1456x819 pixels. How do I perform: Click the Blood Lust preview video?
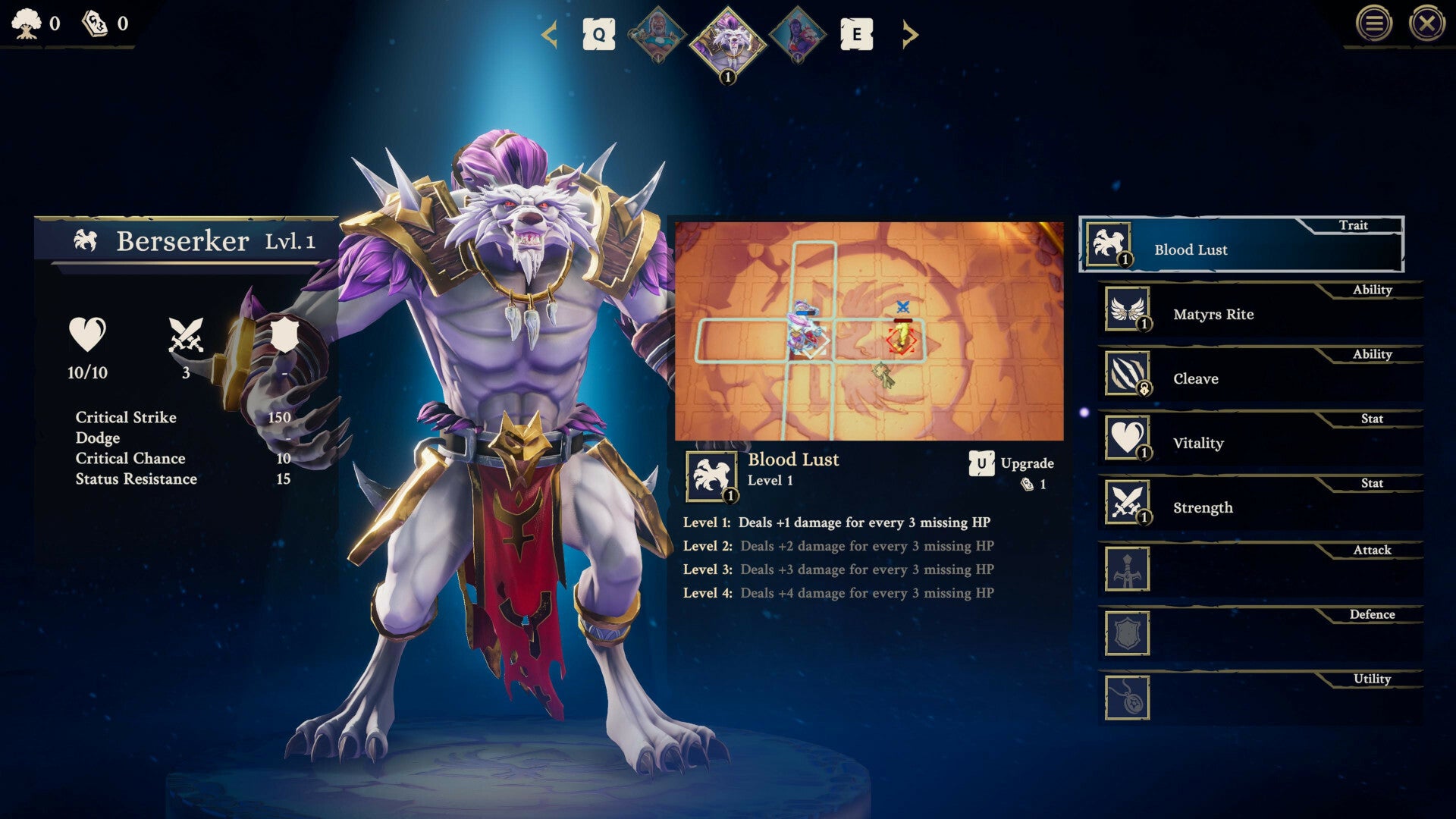tap(869, 331)
